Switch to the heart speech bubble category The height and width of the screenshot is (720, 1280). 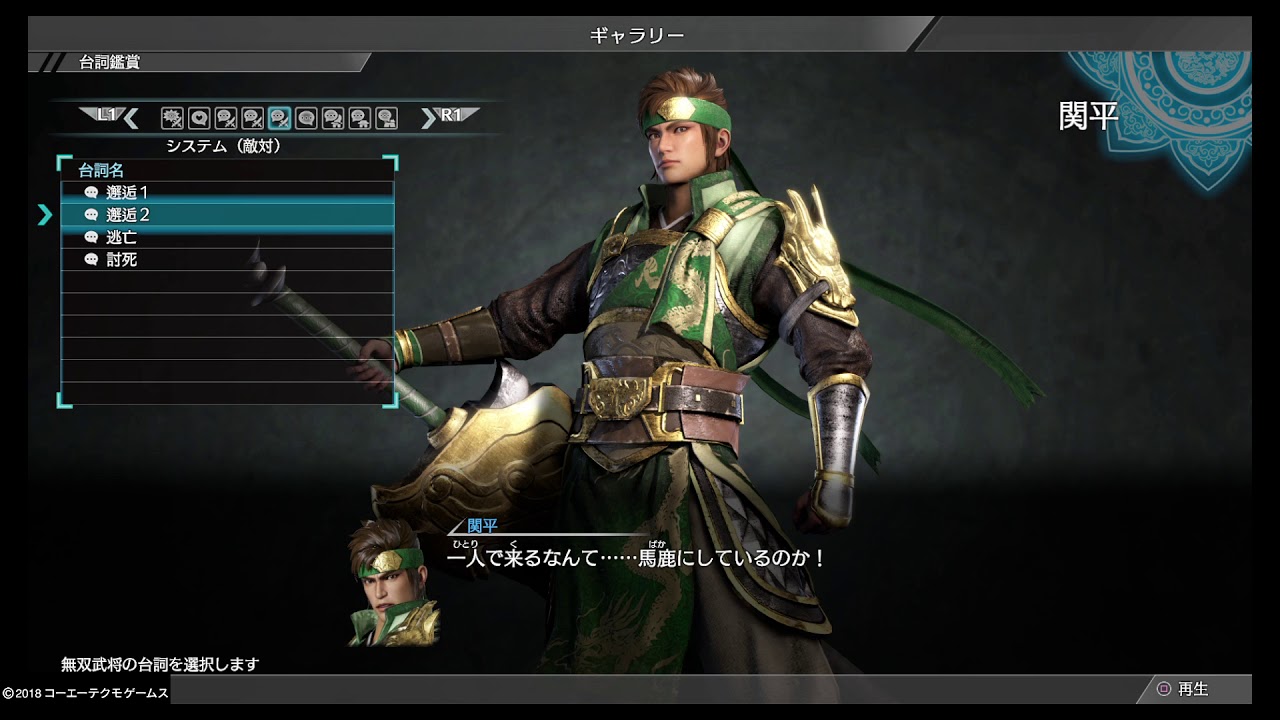tap(199, 118)
